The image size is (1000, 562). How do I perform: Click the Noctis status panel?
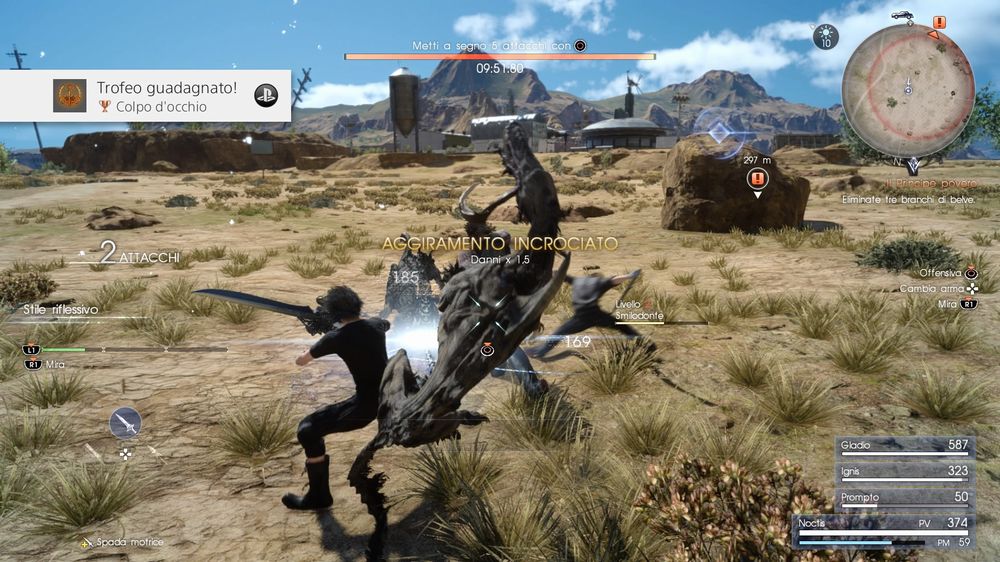coord(884,530)
